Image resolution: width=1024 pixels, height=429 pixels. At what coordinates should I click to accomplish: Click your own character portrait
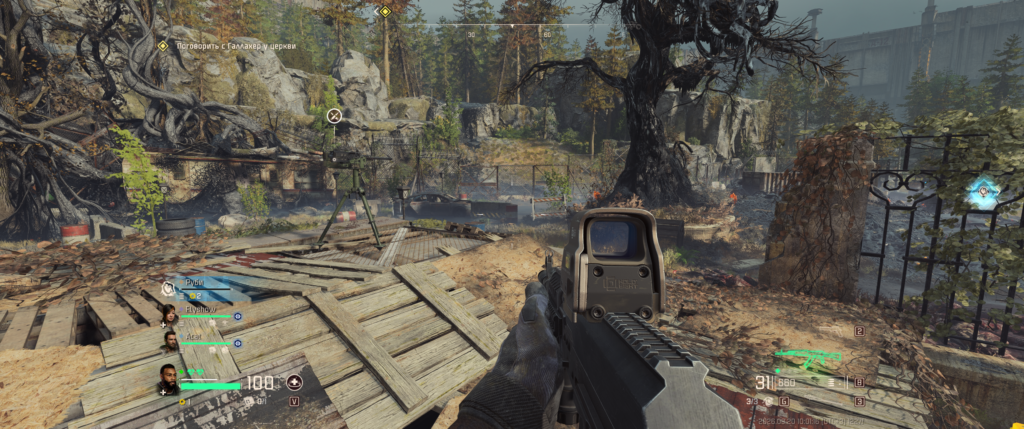pyautogui.click(x=168, y=379)
